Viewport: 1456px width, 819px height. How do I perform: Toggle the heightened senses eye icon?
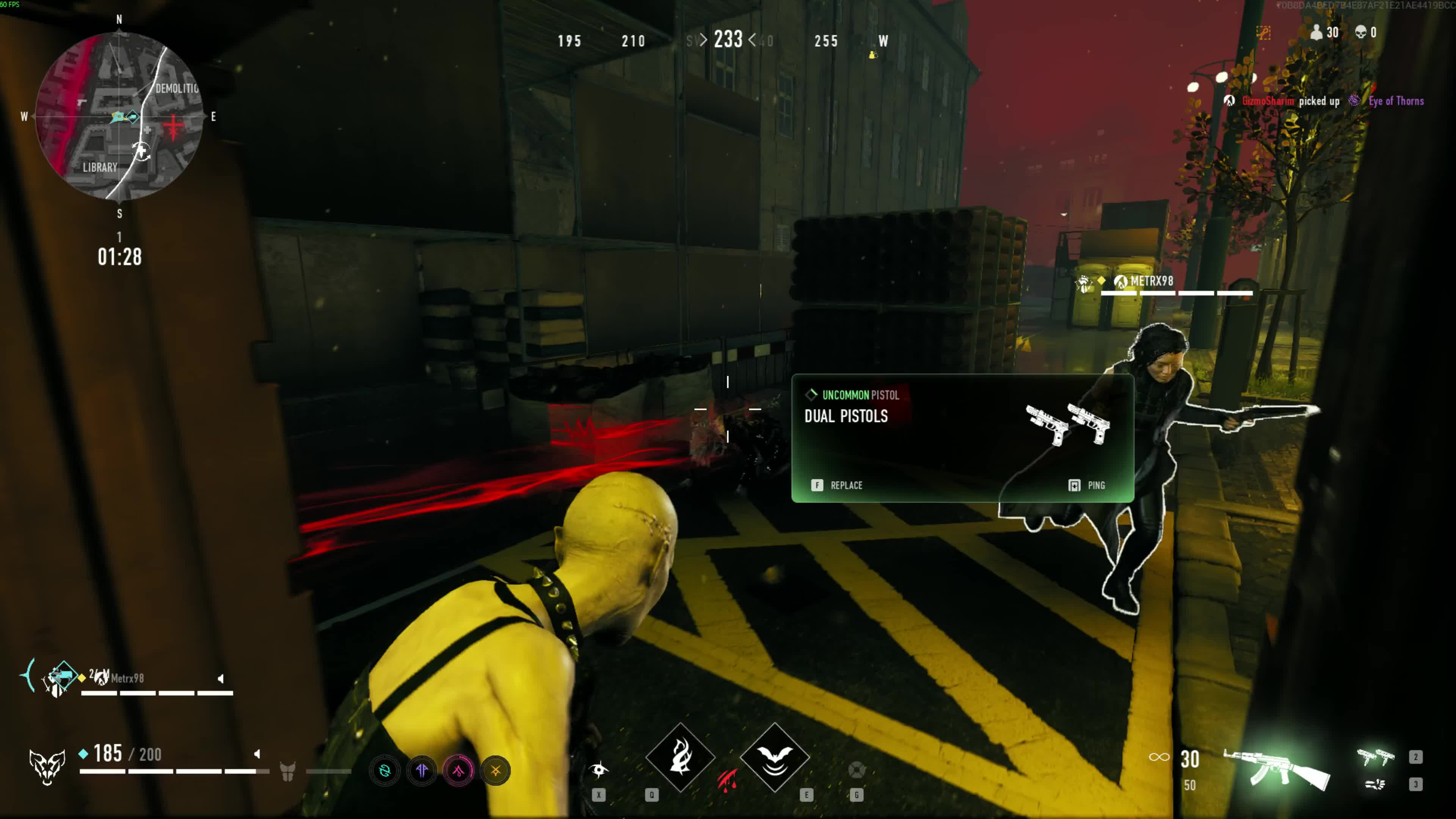pos(599,769)
